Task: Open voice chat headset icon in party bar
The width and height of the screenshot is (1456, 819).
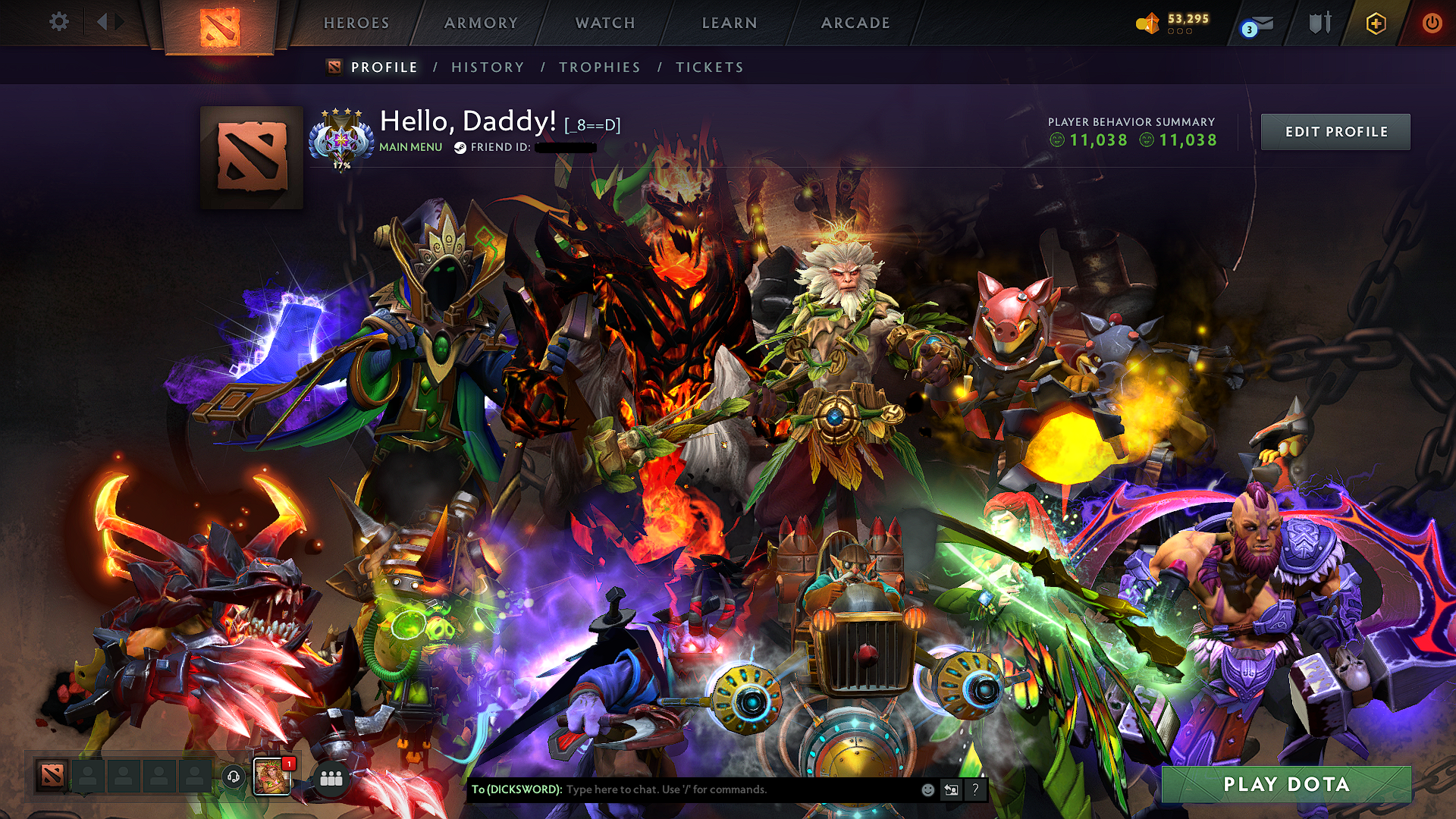Action: coord(233,776)
